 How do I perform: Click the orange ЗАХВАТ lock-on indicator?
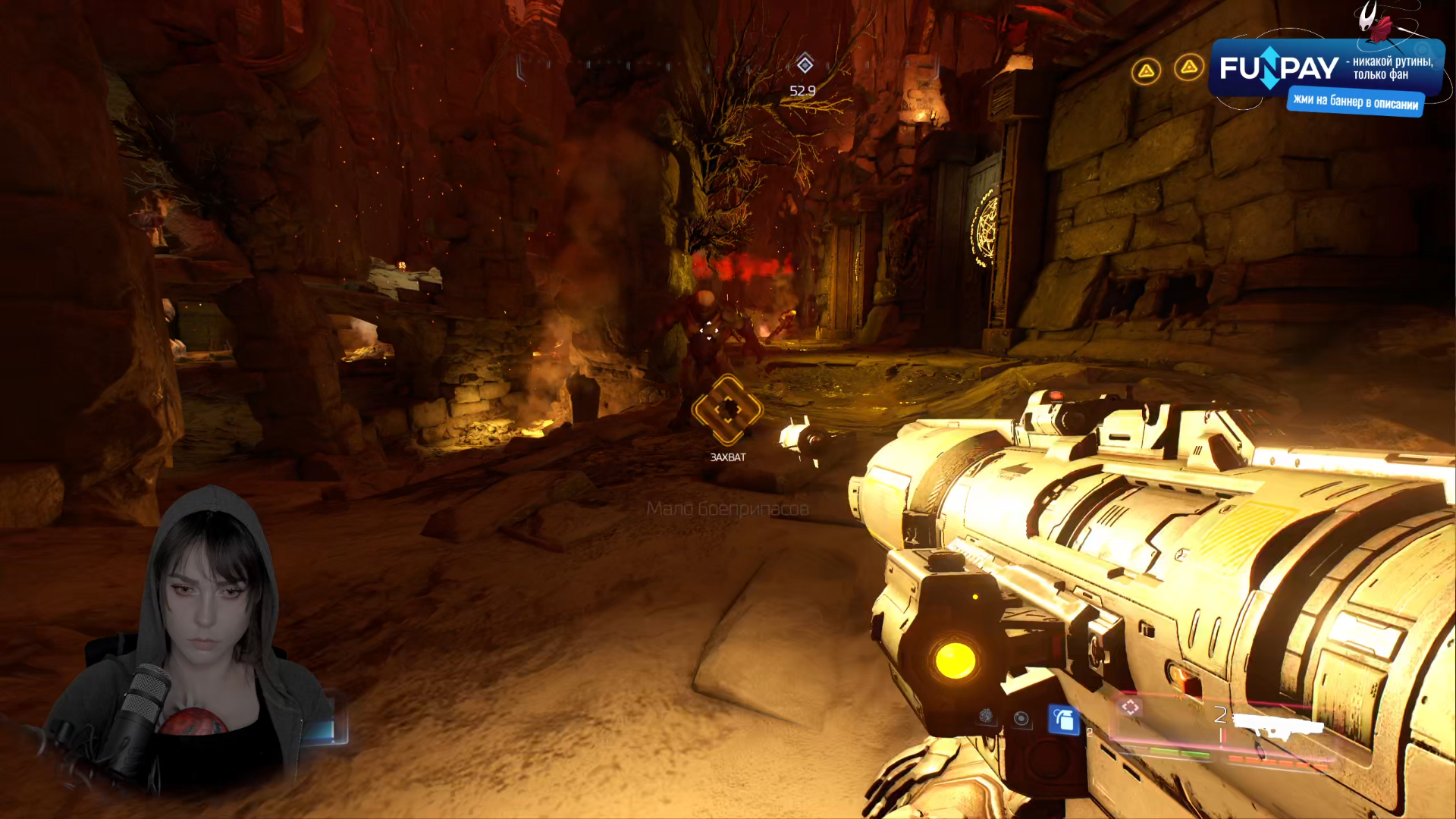pyautogui.click(x=727, y=410)
